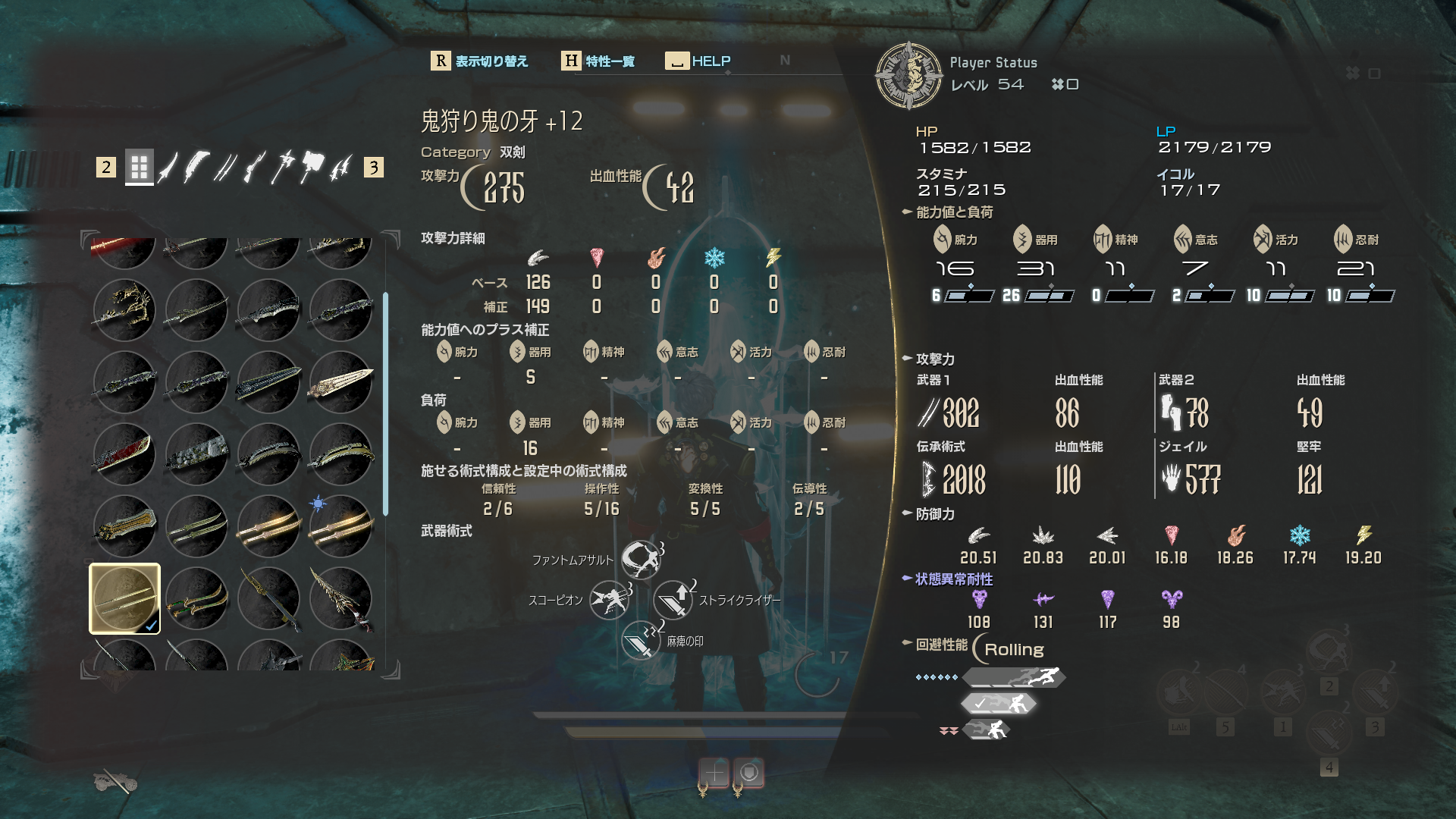Select the ストライクライザー skill icon
This screenshot has height=819, width=1456.
pos(673,600)
